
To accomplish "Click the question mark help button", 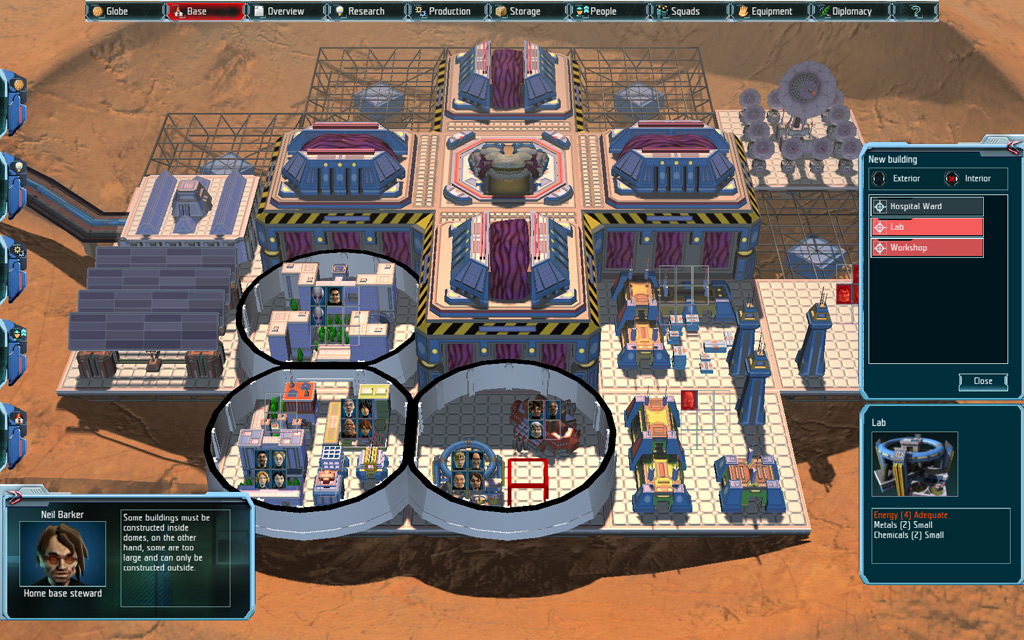I will (916, 12).
